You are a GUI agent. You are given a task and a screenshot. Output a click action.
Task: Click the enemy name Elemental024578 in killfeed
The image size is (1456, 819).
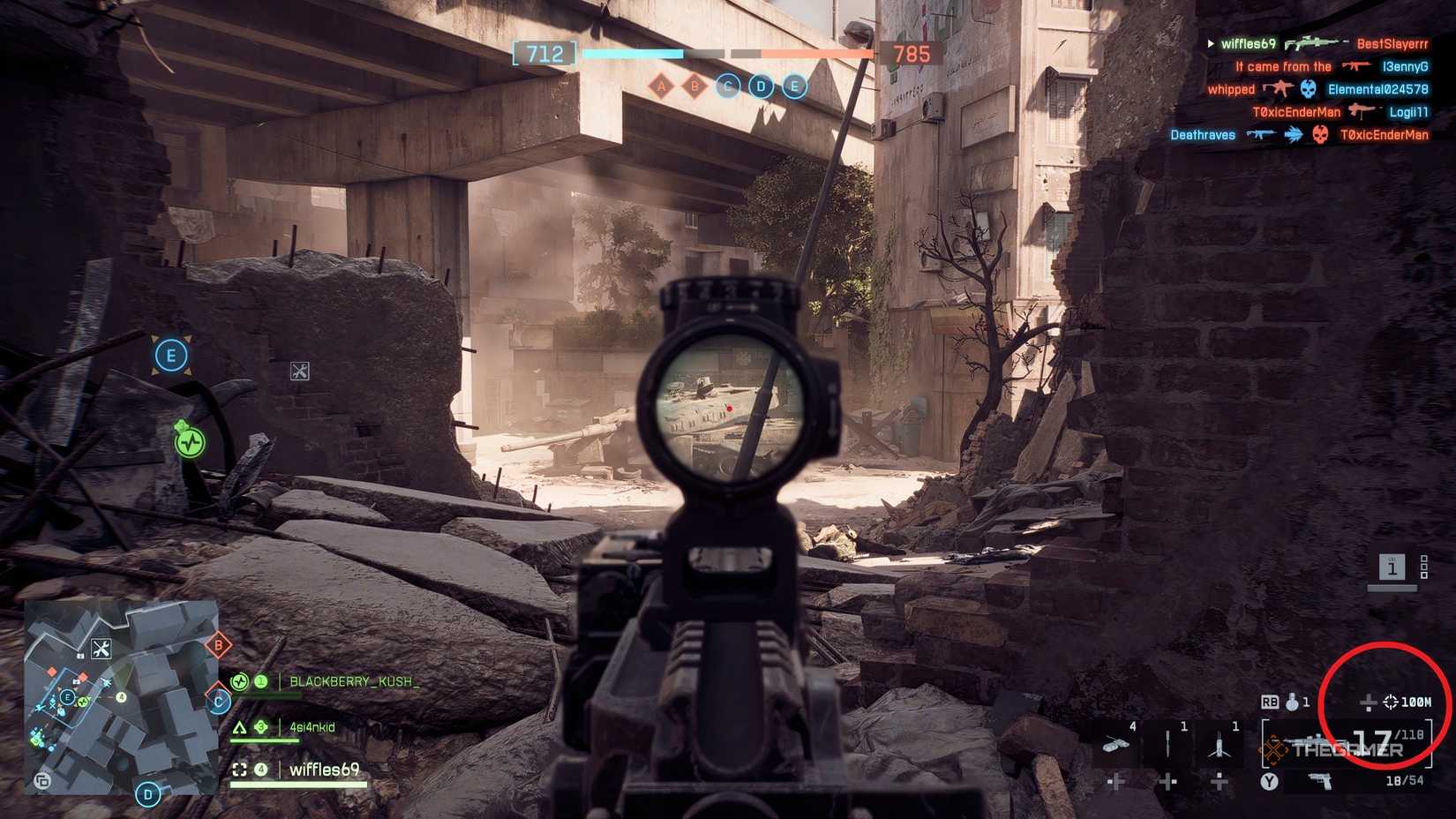1378,89
